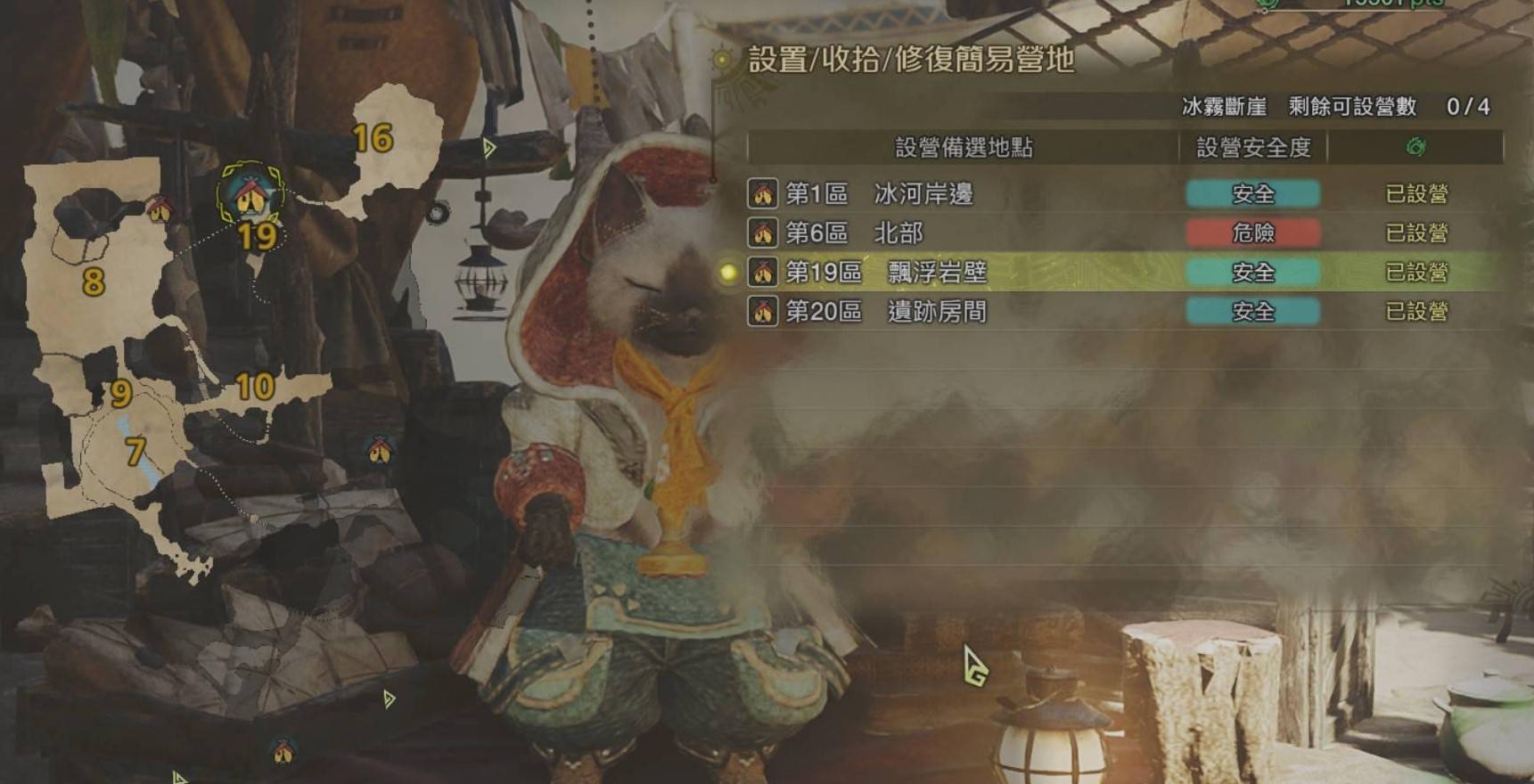Select the tent icon for 第6區 北部
Image resolution: width=1534 pixels, height=784 pixels.
[x=762, y=234]
